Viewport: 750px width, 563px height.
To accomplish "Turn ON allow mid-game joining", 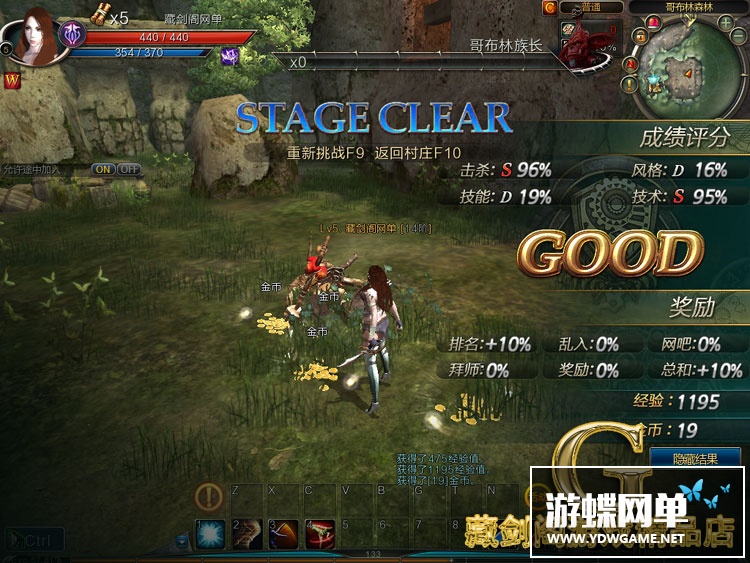I will click(103, 169).
